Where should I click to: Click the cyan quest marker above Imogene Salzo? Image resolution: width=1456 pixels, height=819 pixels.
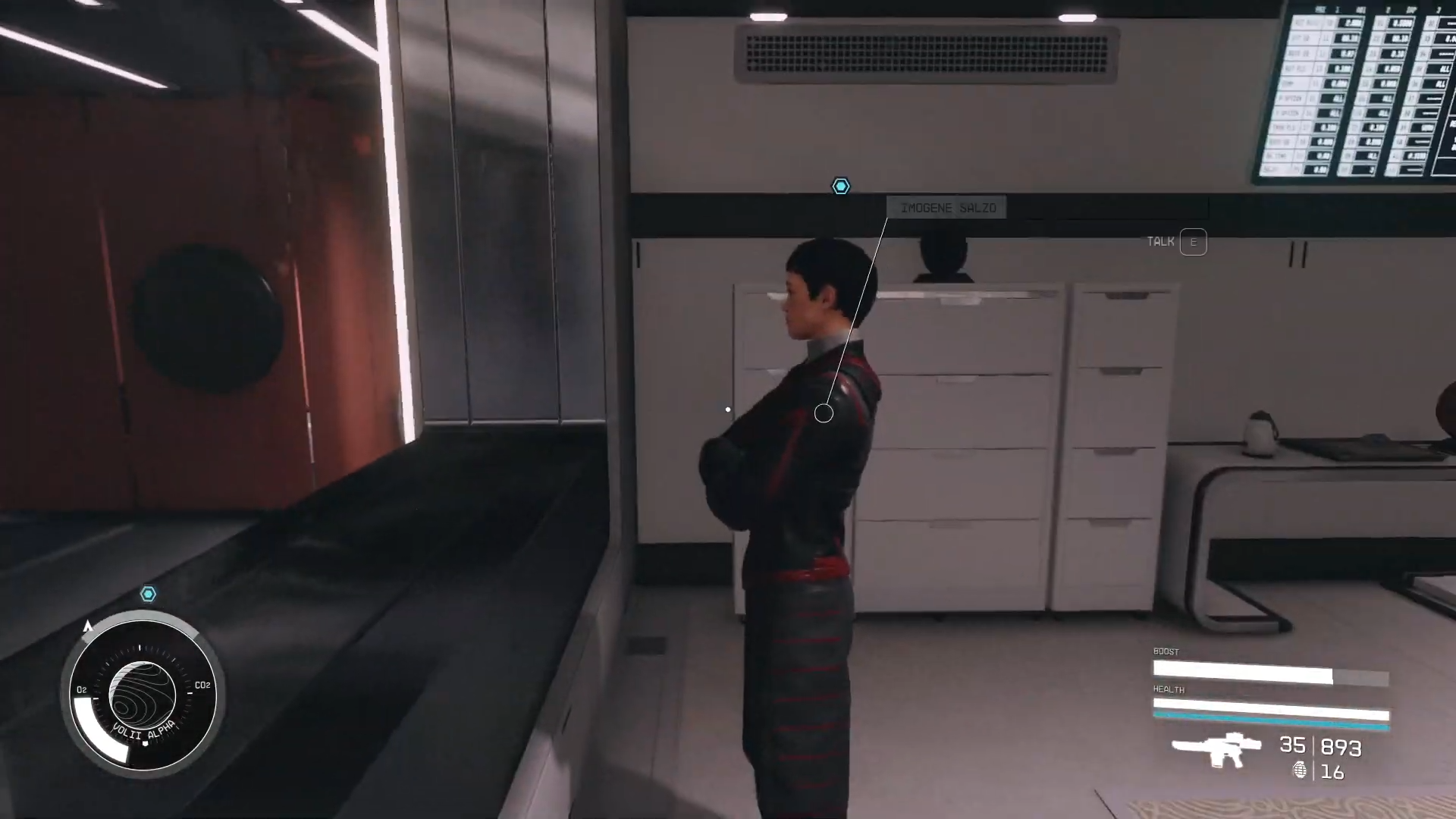(841, 187)
